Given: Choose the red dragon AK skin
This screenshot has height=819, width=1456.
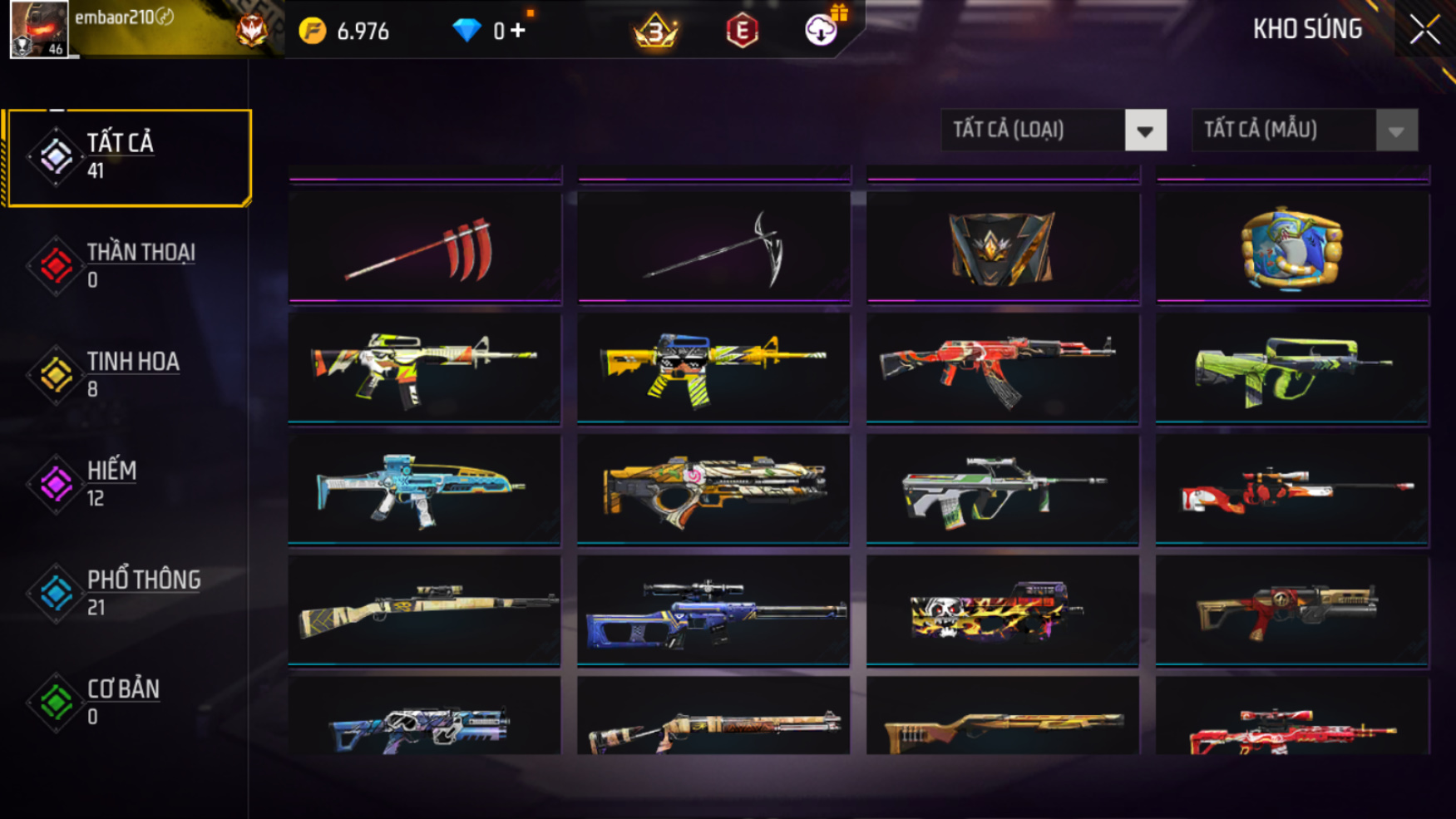Looking at the screenshot, I should pyautogui.click(x=1002, y=368).
